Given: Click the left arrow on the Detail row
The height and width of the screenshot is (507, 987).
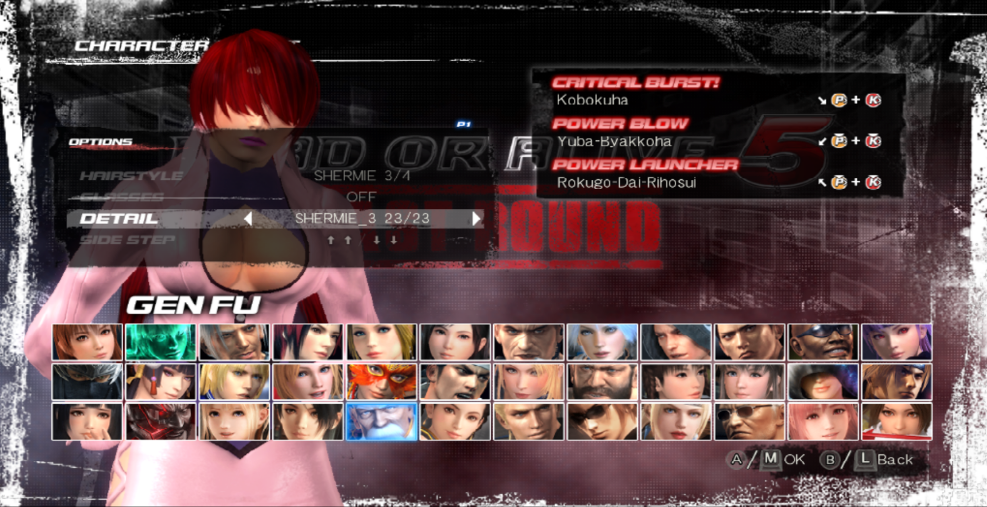Looking at the screenshot, I should (x=248, y=218).
